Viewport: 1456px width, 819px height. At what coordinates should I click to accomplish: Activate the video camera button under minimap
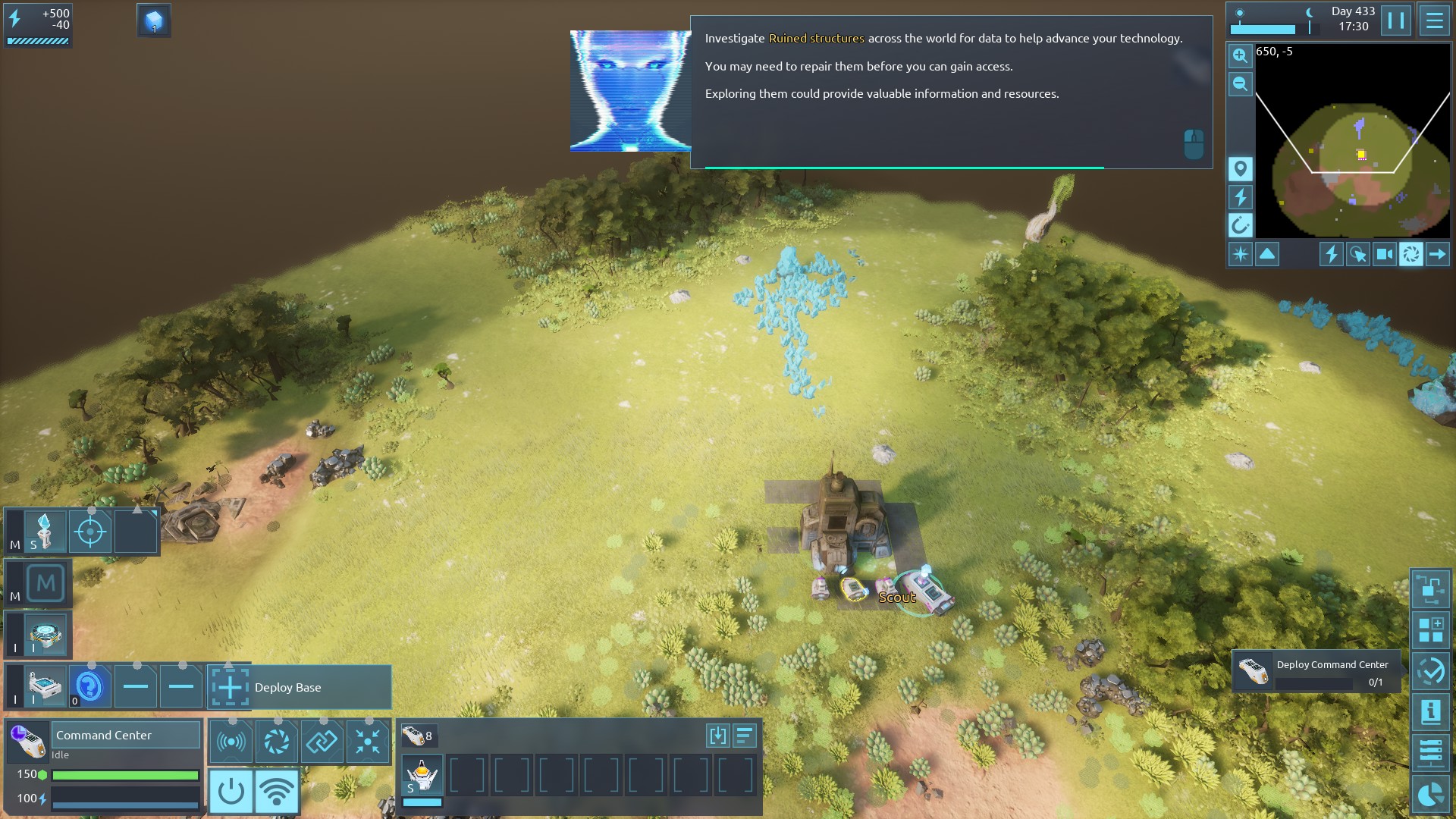click(x=1384, y=254)
